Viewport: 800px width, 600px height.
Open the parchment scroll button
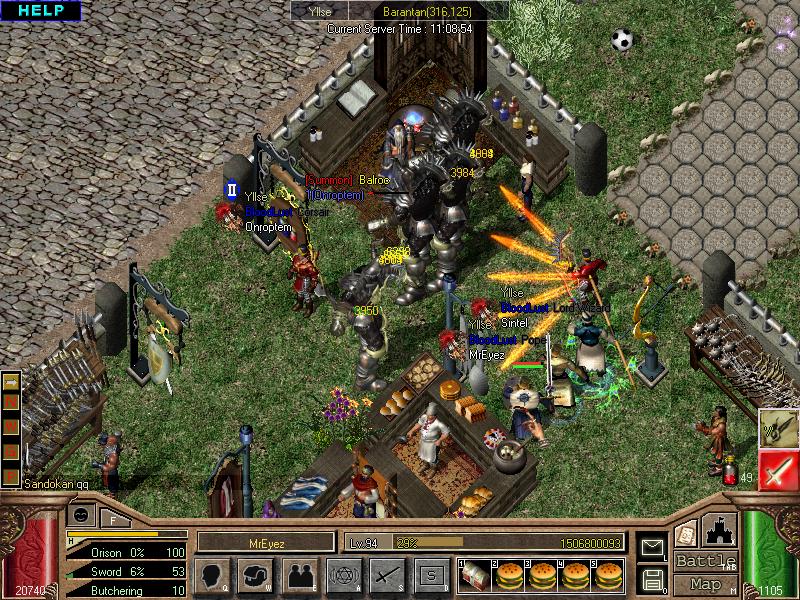[686, 533]
